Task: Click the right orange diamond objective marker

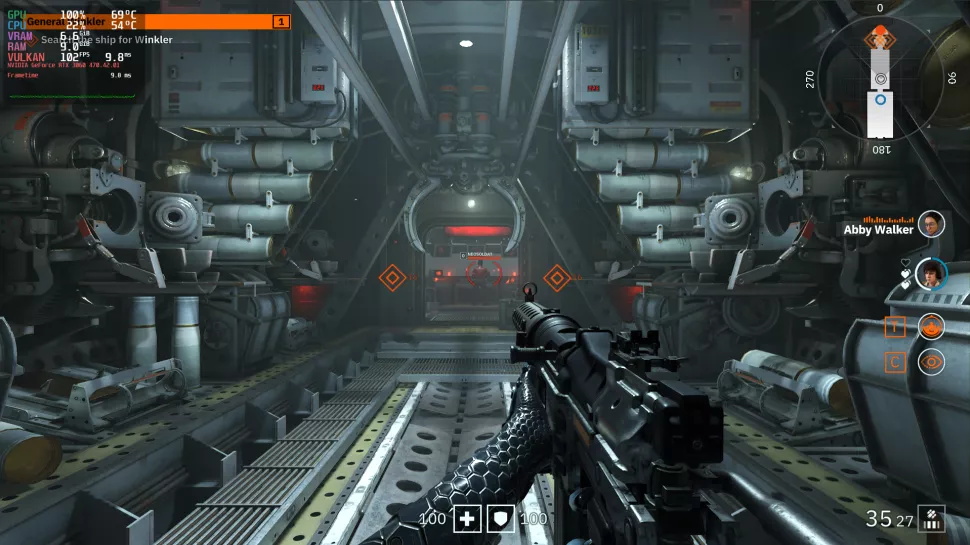Action: pos(557,278)
